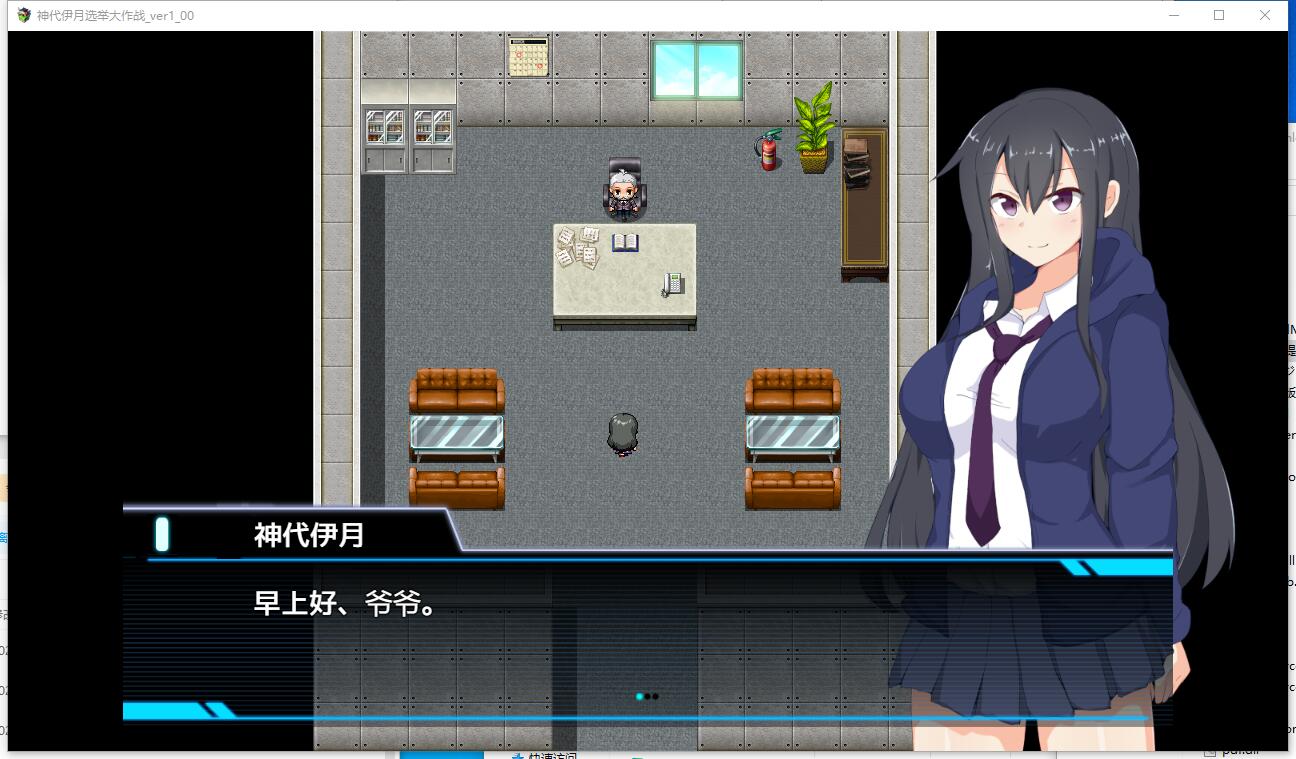Close the game window
Image resolution: width=1296 pixels, height=759 pixels.
click(1265, 15)
